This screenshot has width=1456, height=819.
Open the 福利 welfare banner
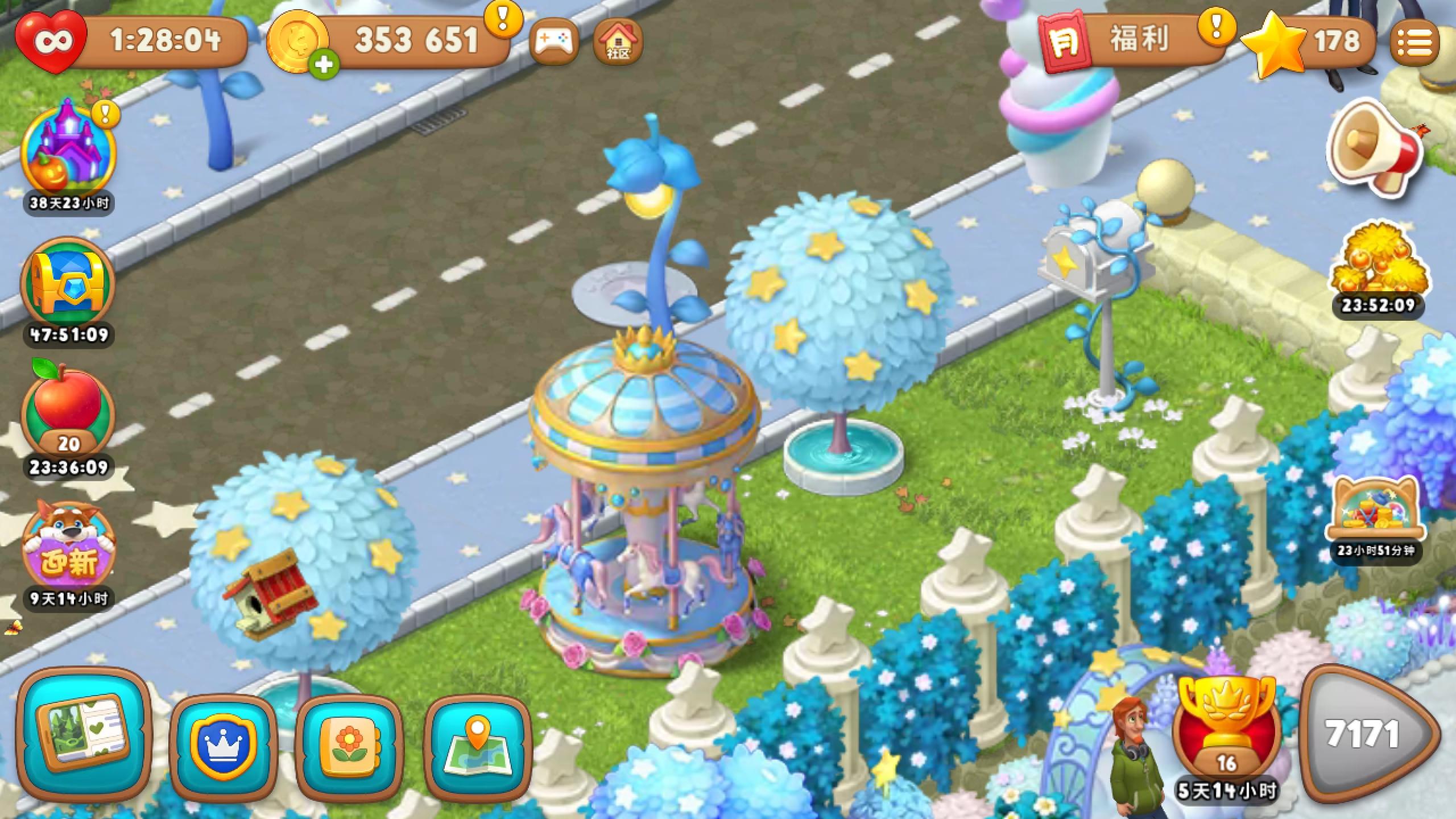(1132, 40)
